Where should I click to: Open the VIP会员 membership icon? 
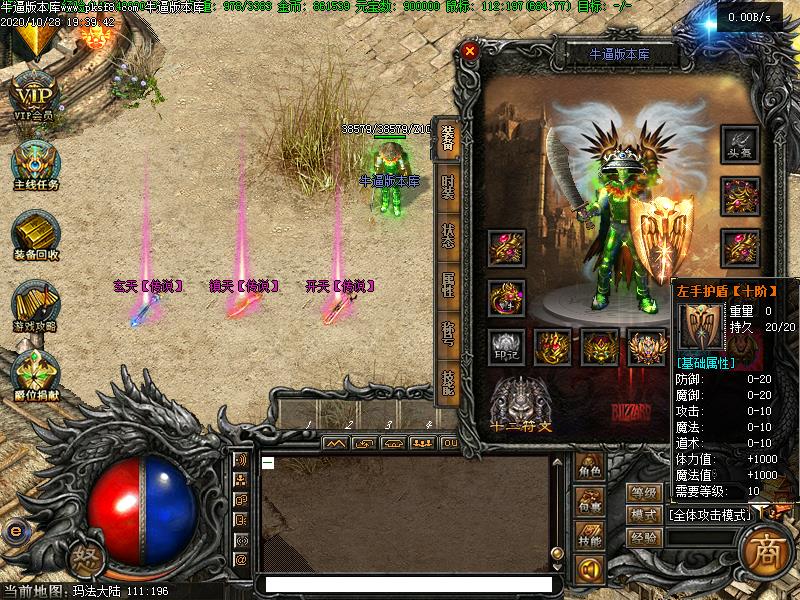(34, 96)
